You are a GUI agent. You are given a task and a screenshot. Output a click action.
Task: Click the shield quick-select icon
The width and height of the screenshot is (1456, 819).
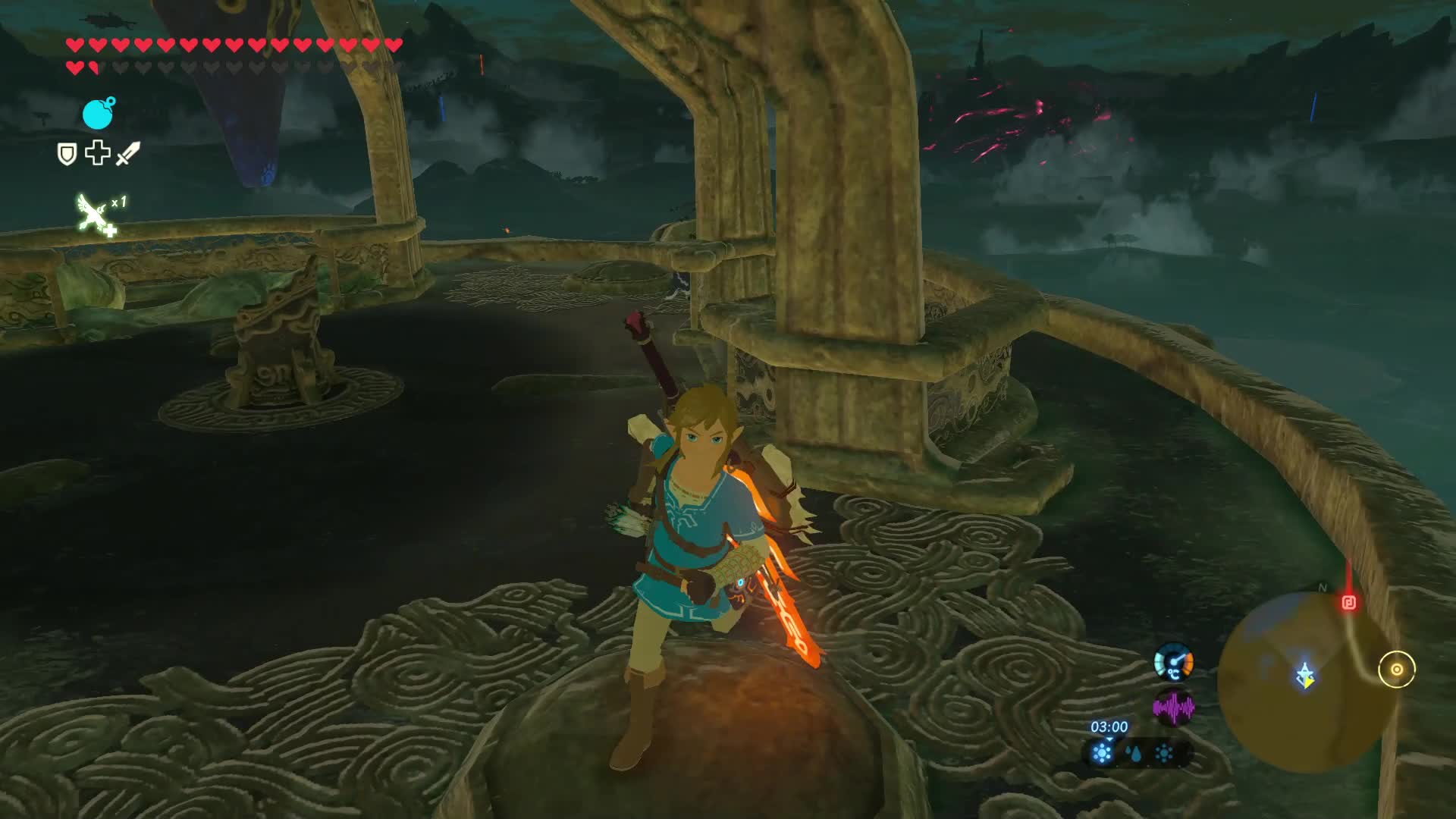tap(67, 155)
